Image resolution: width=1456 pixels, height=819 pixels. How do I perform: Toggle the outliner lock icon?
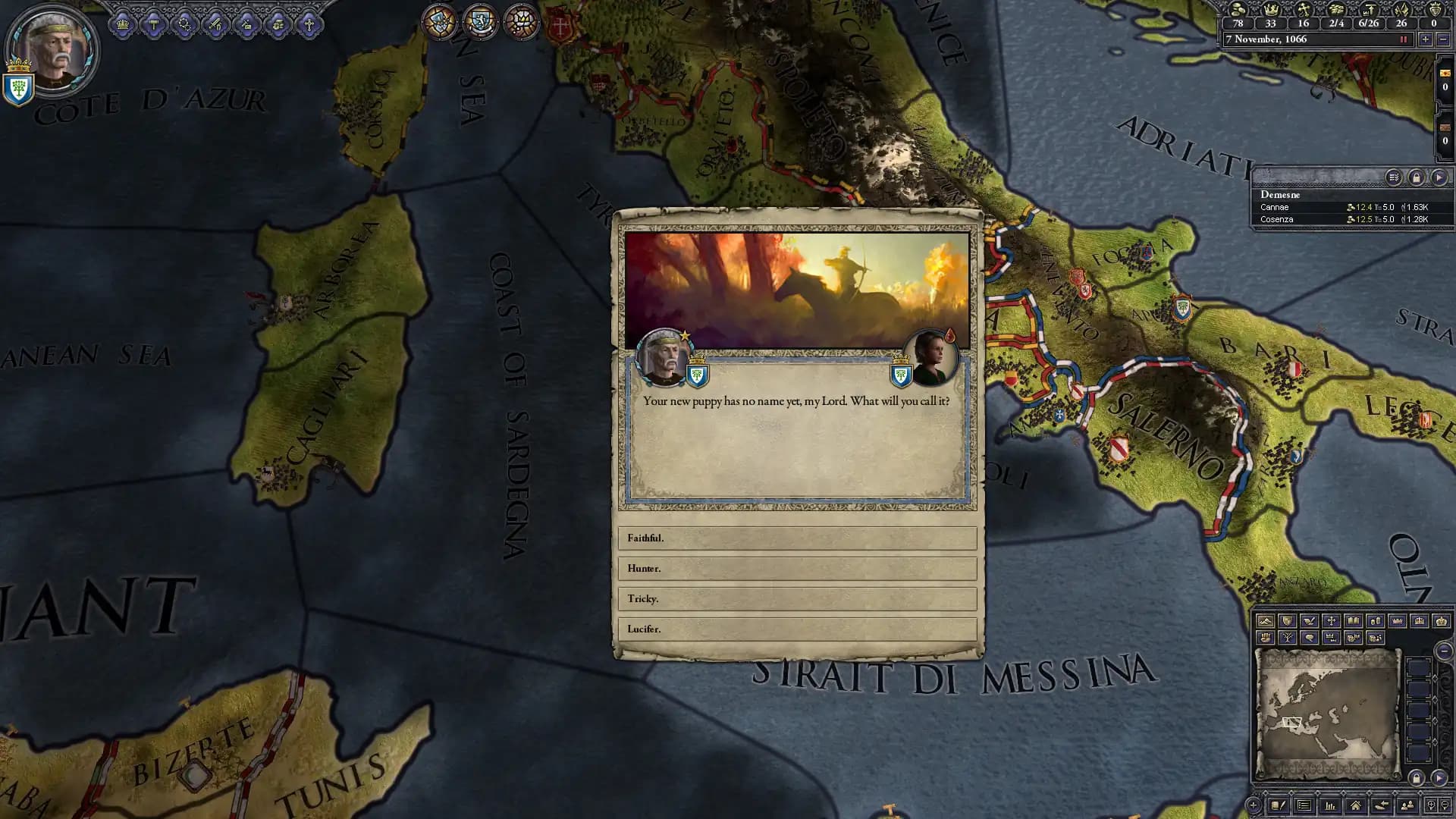[x=1416, y=177]
